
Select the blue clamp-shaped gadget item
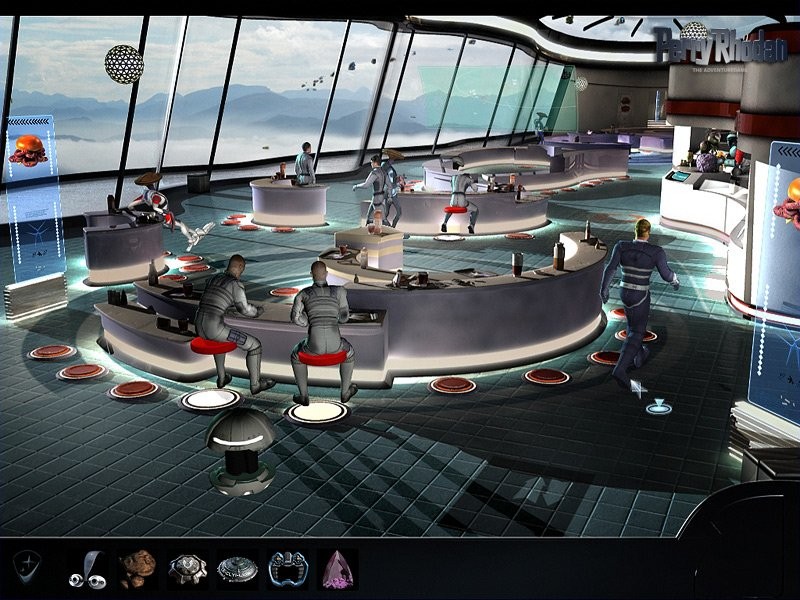[288, 569]
